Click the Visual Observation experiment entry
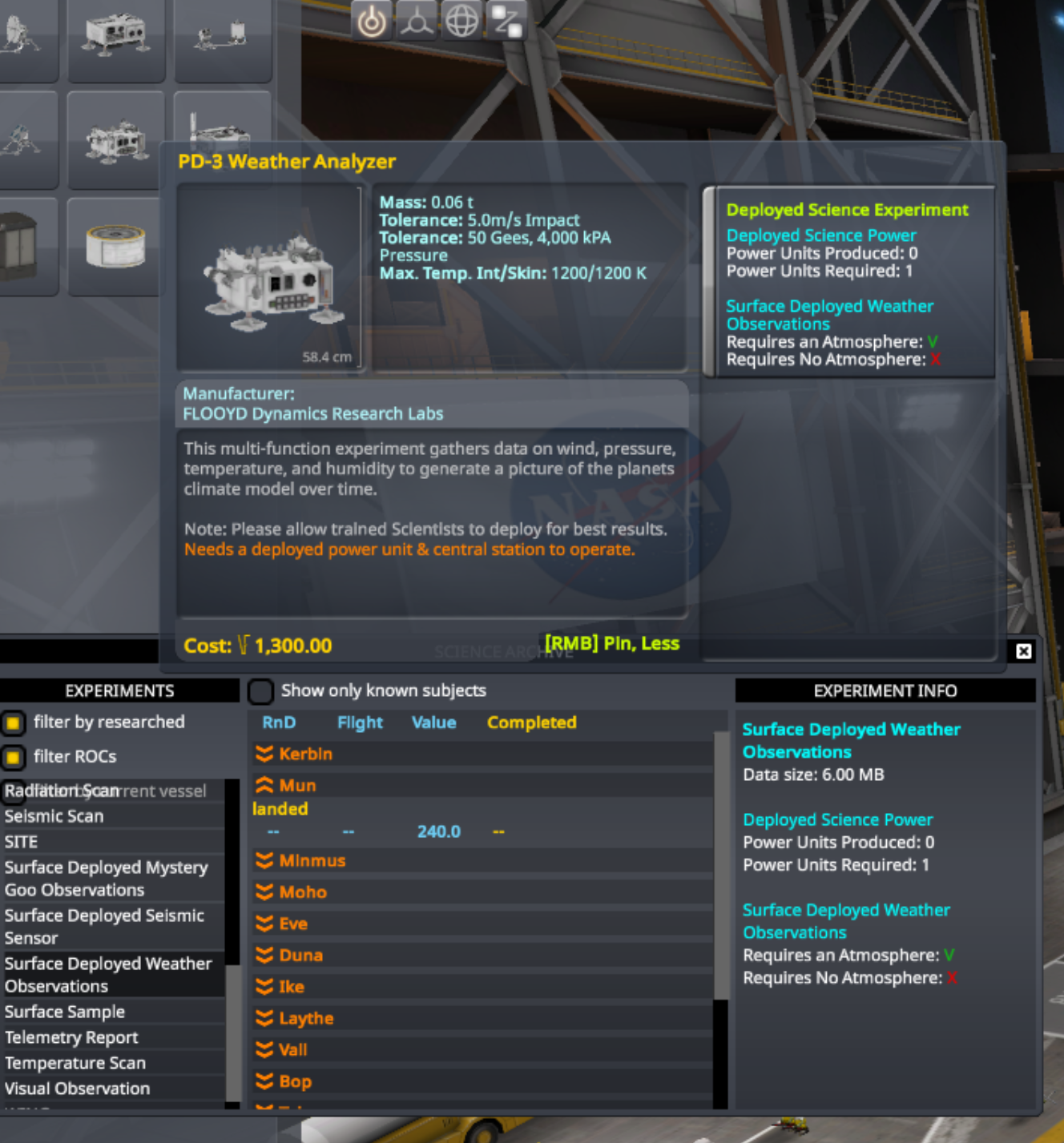Screen dimensions: 1064x1143 coord(77,1089)
